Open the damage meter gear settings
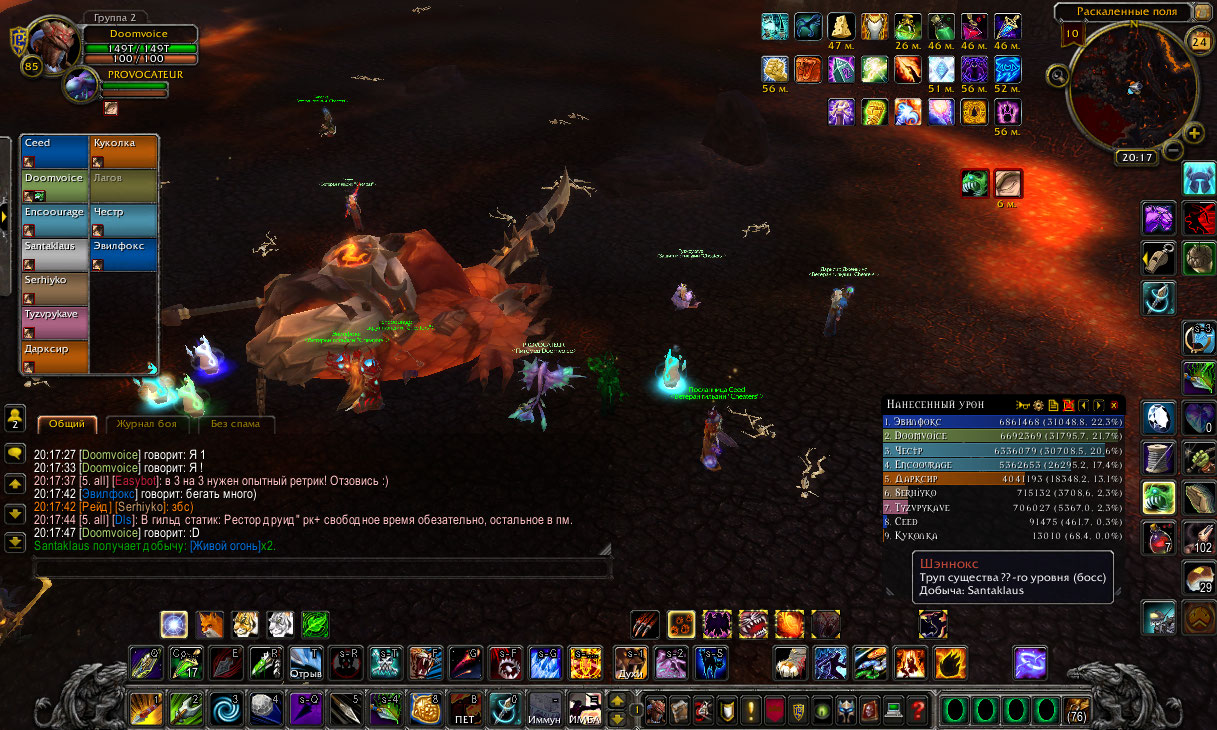The height and width of the screenshot is (730, 1217). point(1038,405)
